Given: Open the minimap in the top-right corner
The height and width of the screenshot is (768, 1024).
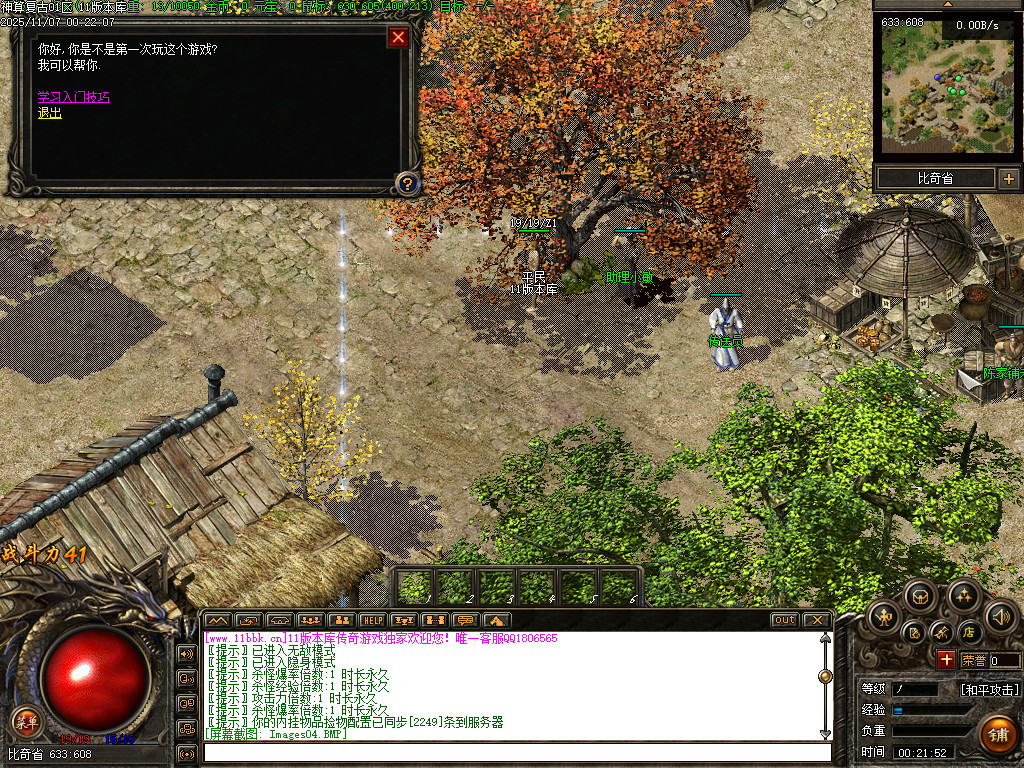Looking at the screenshot, I should coord(946,88).
